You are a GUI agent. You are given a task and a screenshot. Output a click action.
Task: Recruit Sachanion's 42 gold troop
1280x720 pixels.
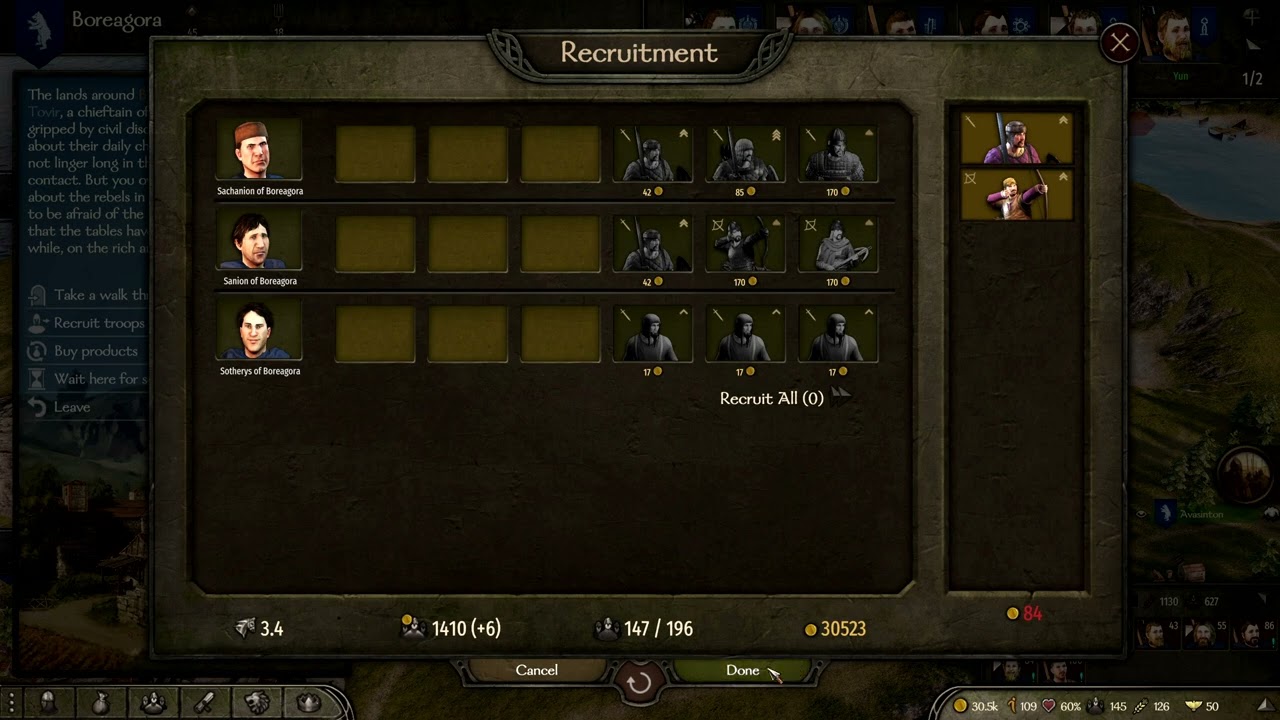point(652,154)
